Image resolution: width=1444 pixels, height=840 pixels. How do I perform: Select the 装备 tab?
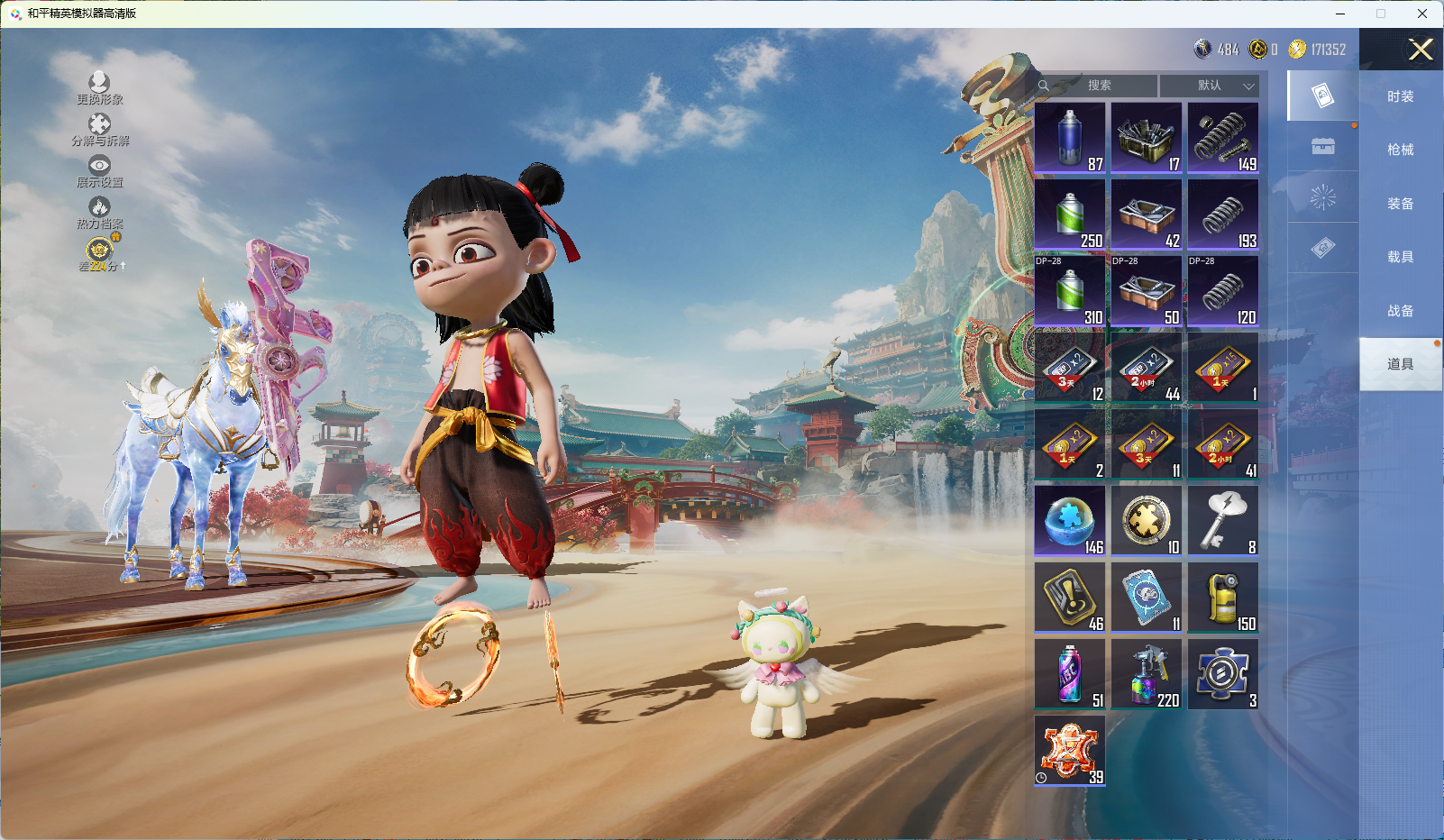pyautogui.click(x=1400, y=204)
